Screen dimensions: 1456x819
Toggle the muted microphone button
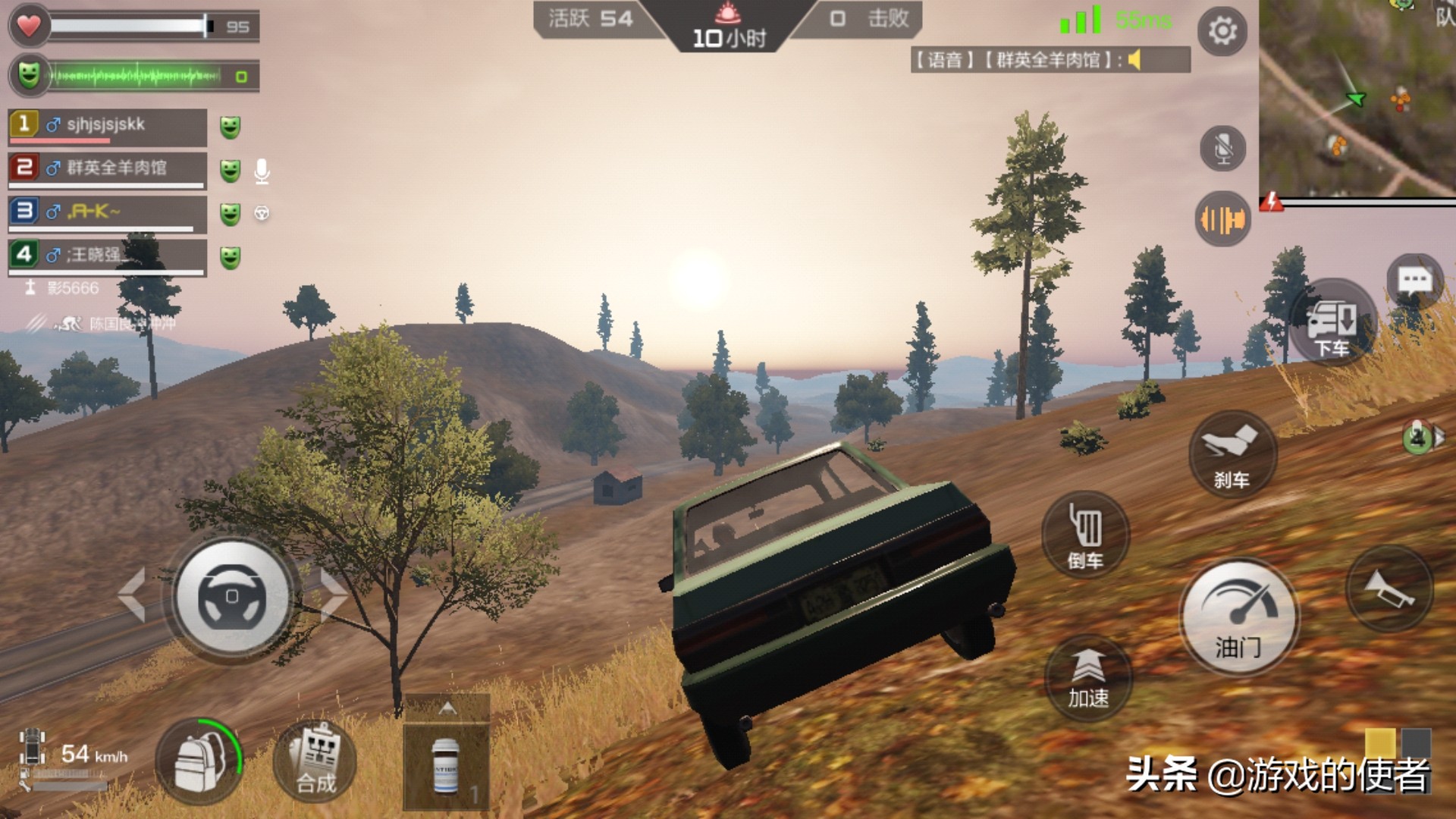(x=1222, y=148)
